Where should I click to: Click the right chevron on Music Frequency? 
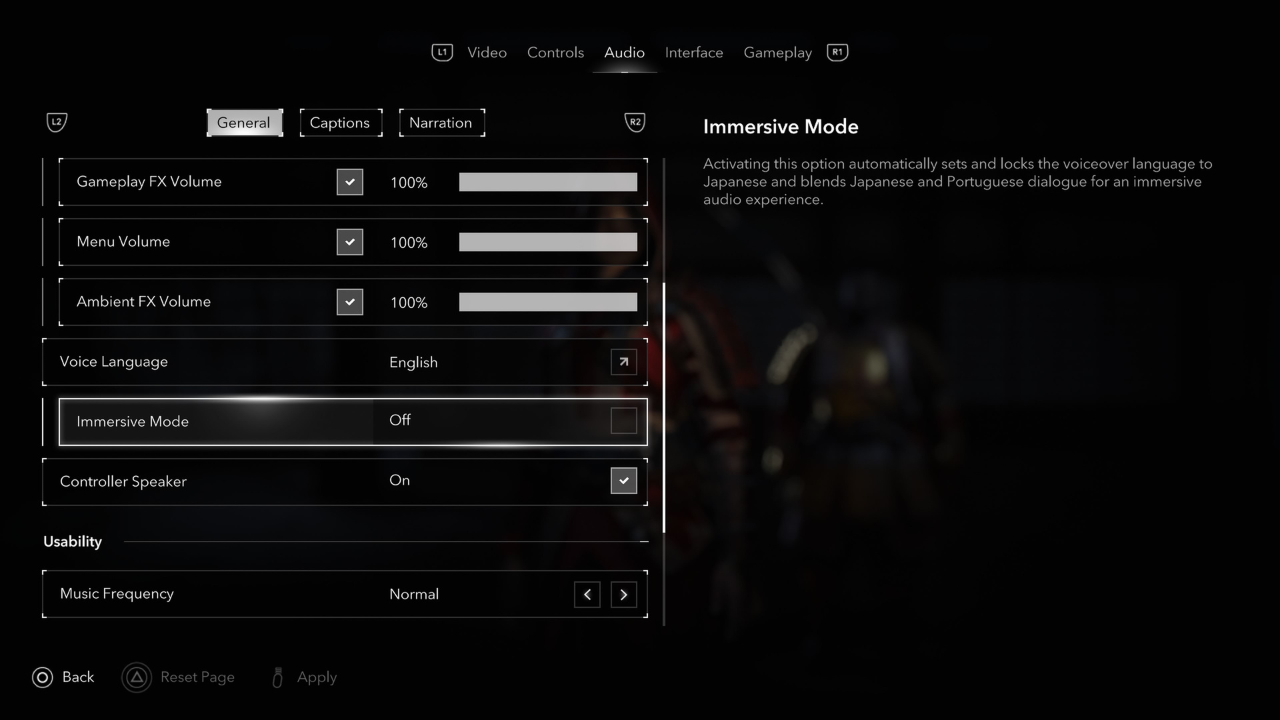tap(623, 594)
